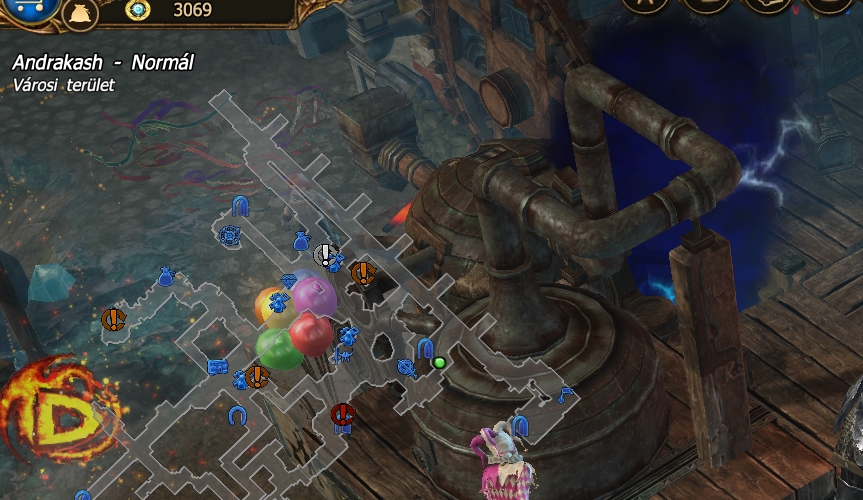The height and width of the screenshot is (500, 863).
Task: Click the blue music note map marker
Action: [x=565, y=393]
